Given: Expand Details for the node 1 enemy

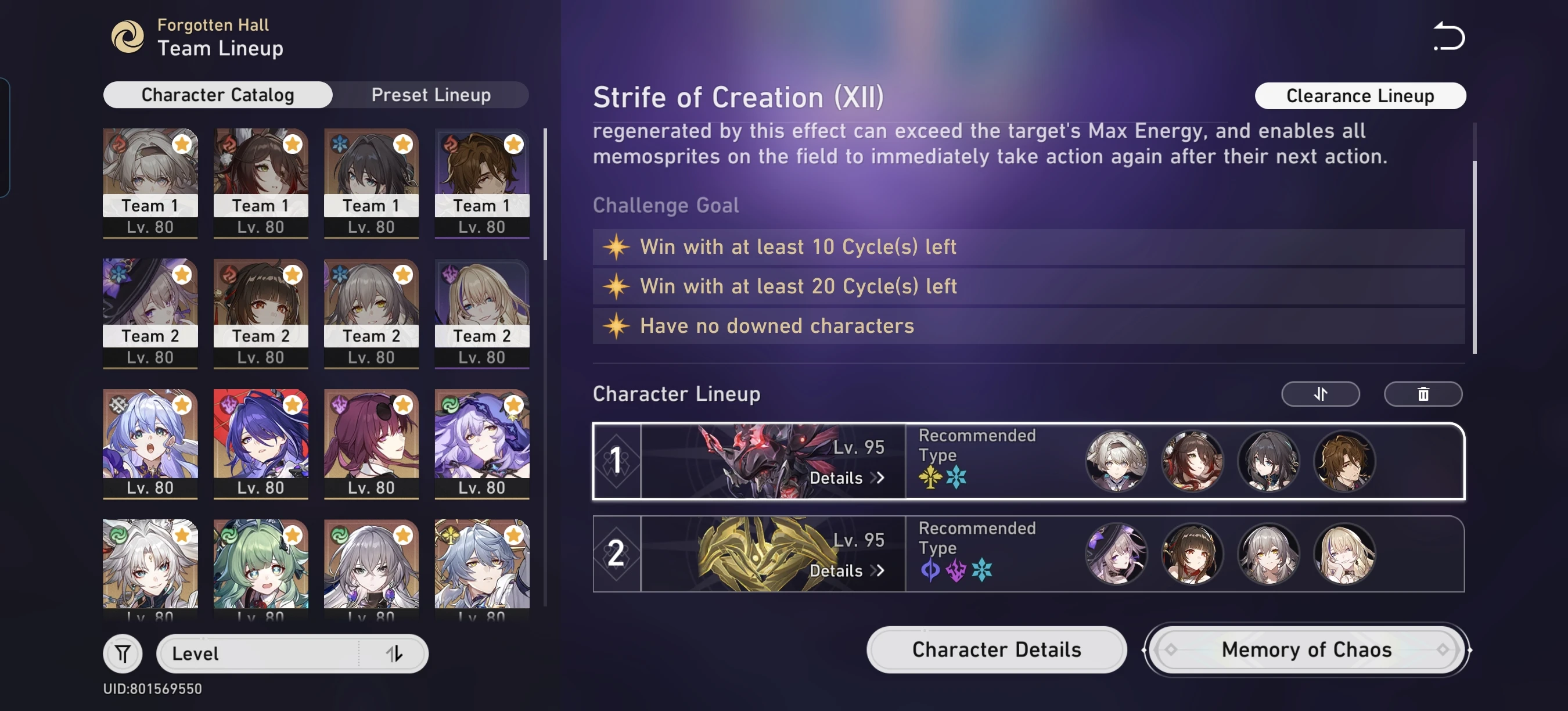Looking at the screenshot, I should point(846,479).
